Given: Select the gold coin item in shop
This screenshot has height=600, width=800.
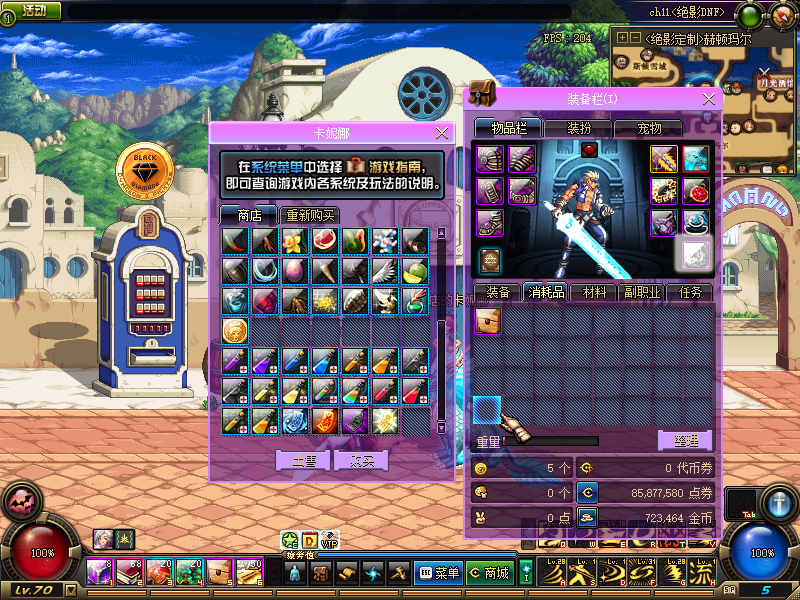Looking at the screenshot, I should click(235, 331).
